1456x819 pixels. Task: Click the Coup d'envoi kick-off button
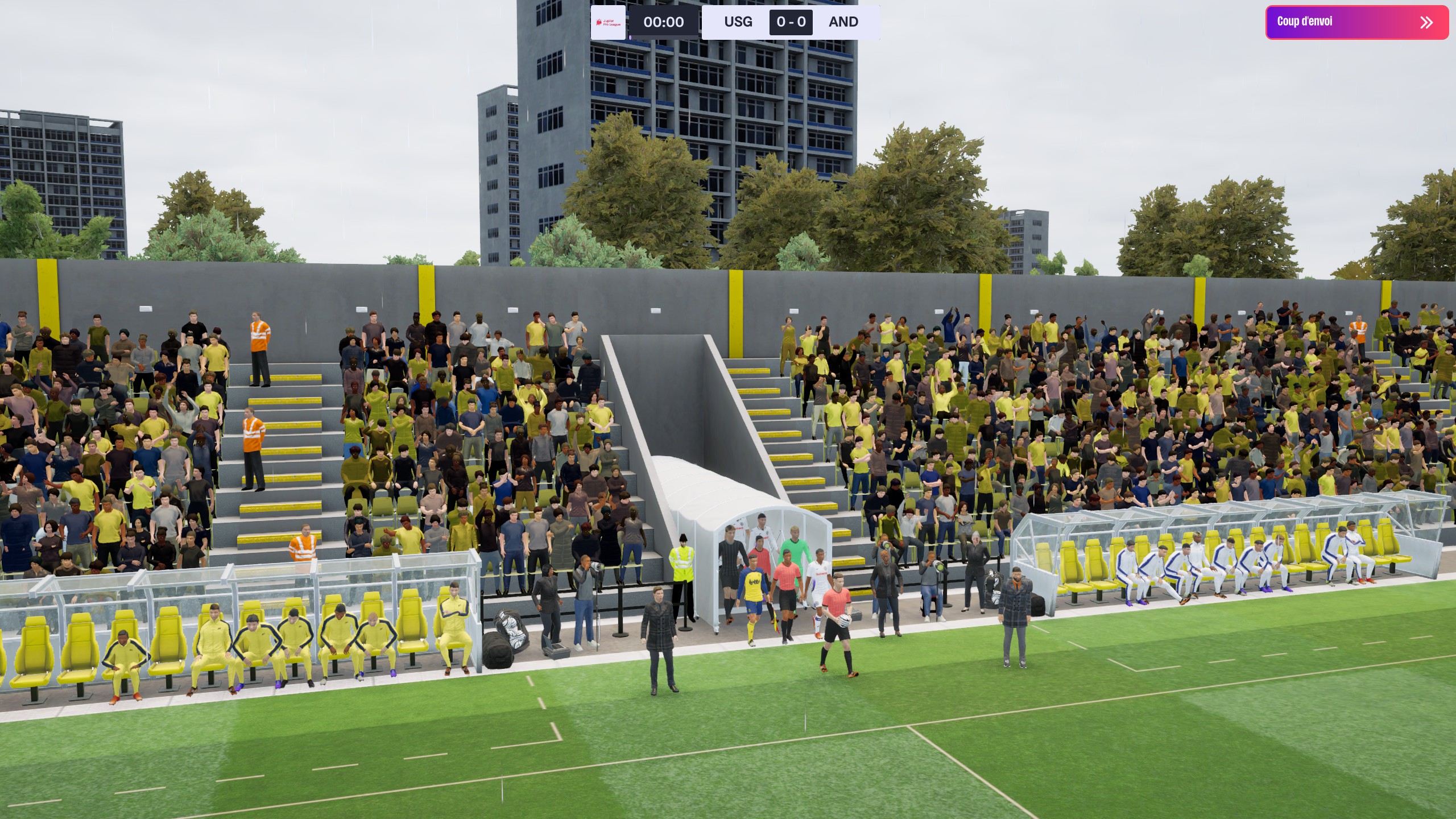click(x=1356, y=22)
